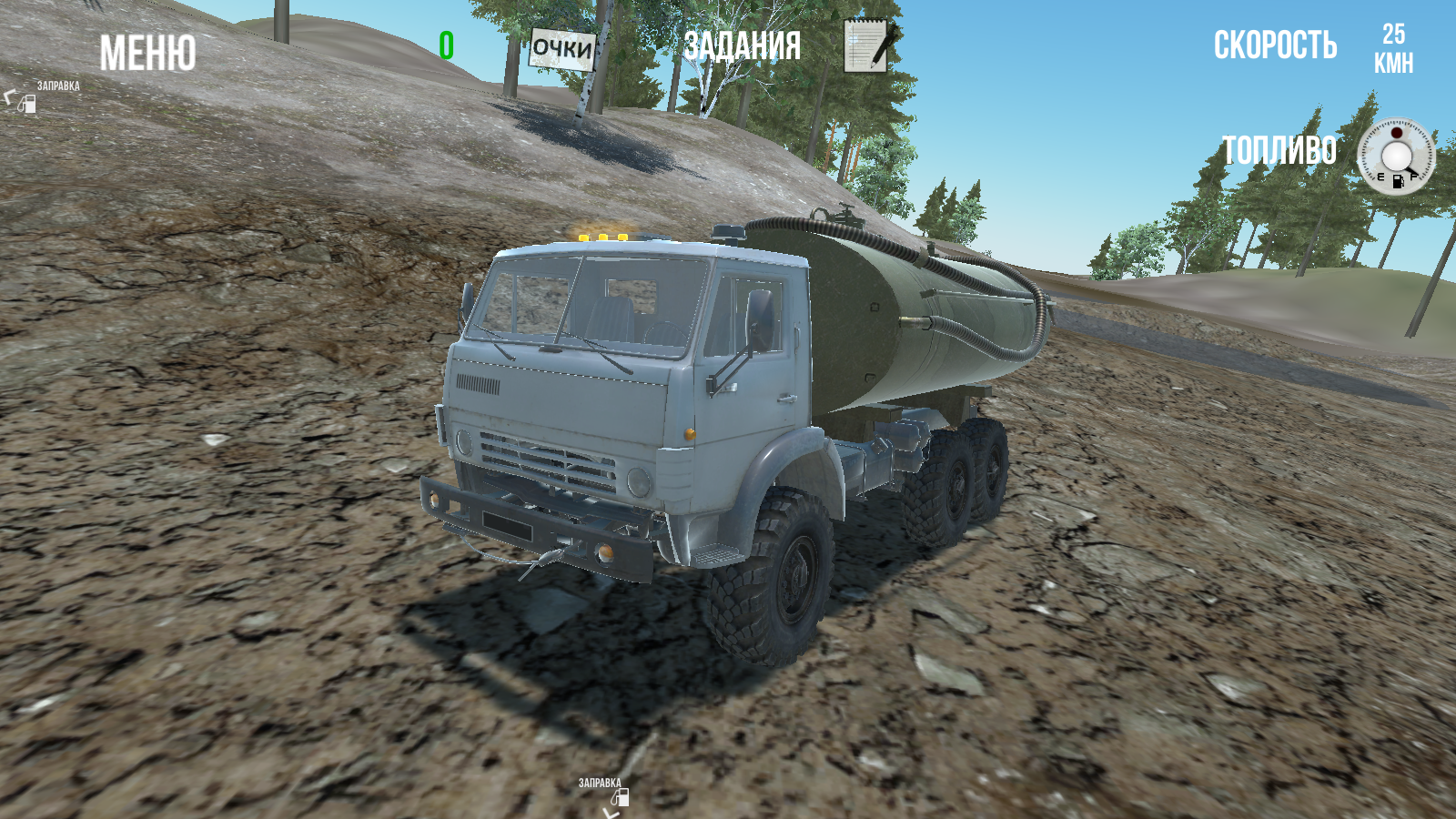Select the arrow pointing toward the top-left ЗАПРАВКА station
The image size is (1456, 819).
(x=9, y=97)
